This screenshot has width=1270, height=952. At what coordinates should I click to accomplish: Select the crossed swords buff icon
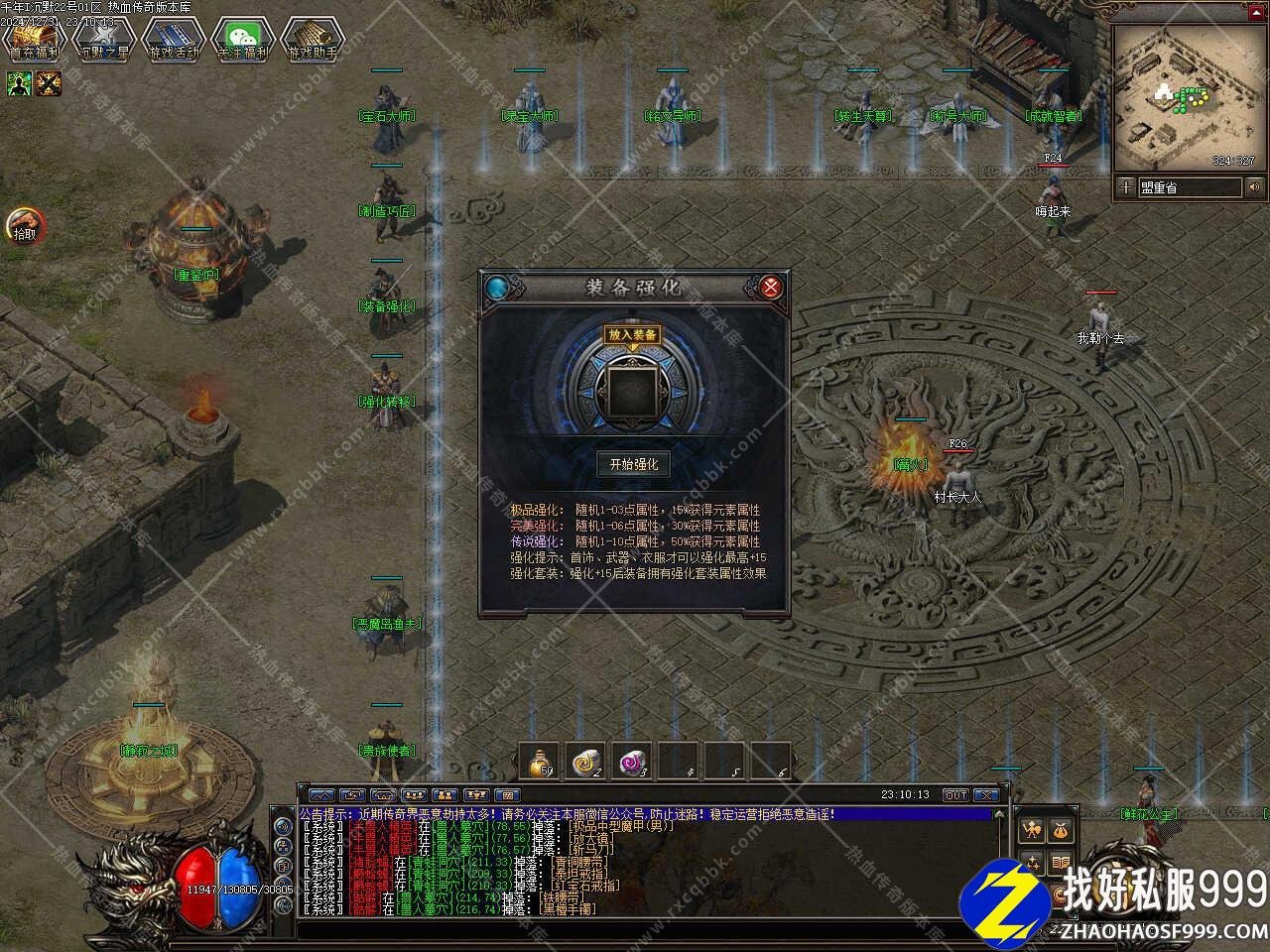point(49,84)
